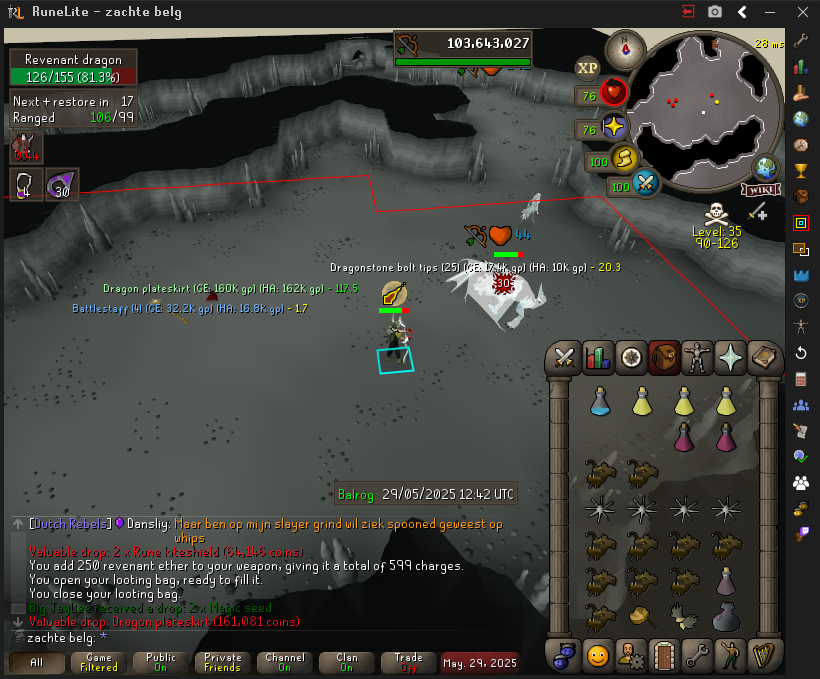Screen dimensions: 820x679
Task: Activate the special attack orb
Action: [x=646, y=184]
